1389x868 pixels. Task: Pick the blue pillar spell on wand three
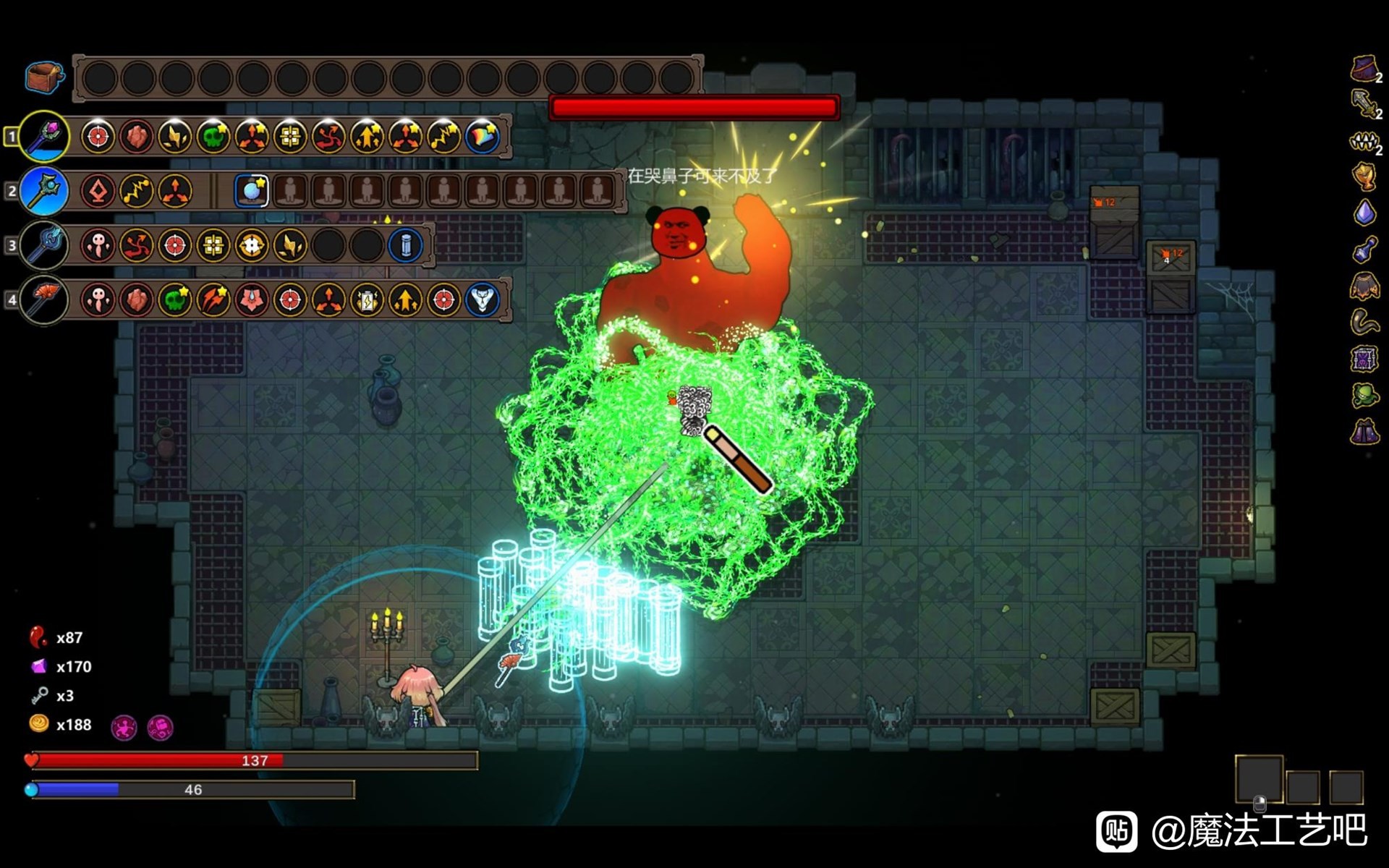(x=405, y=245)
